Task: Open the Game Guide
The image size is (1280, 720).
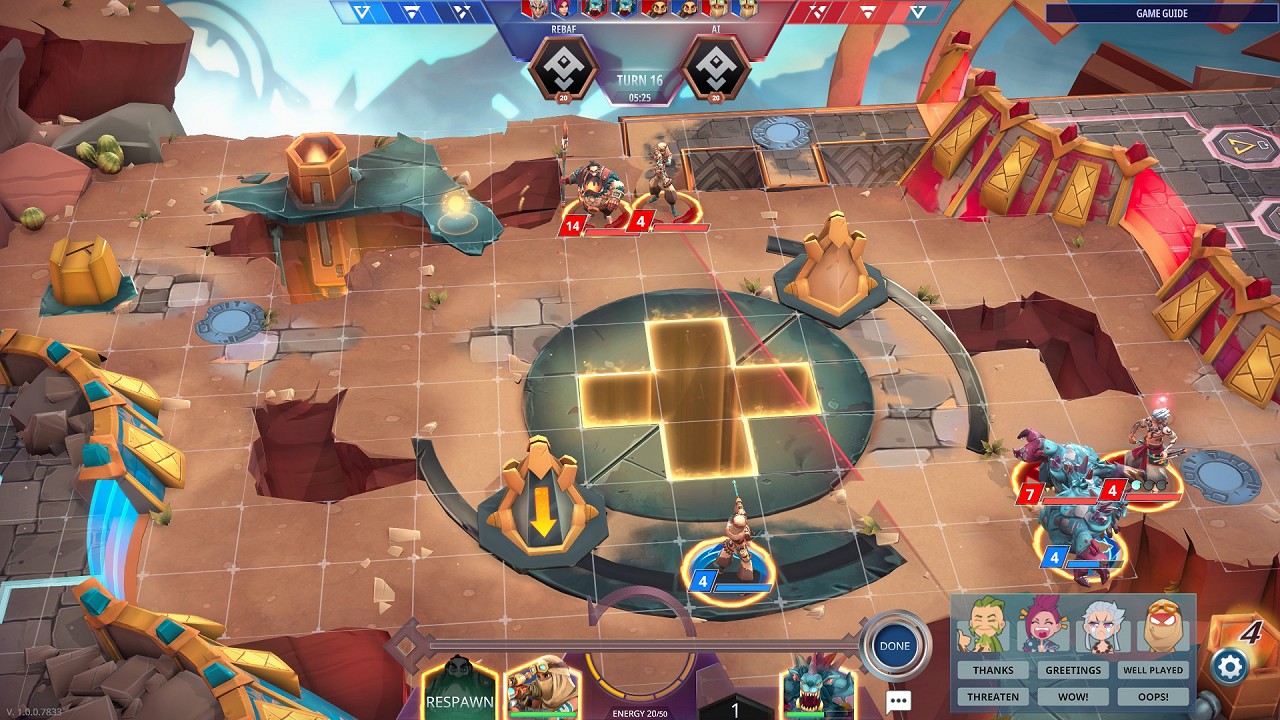Action: pos(1161,13)
